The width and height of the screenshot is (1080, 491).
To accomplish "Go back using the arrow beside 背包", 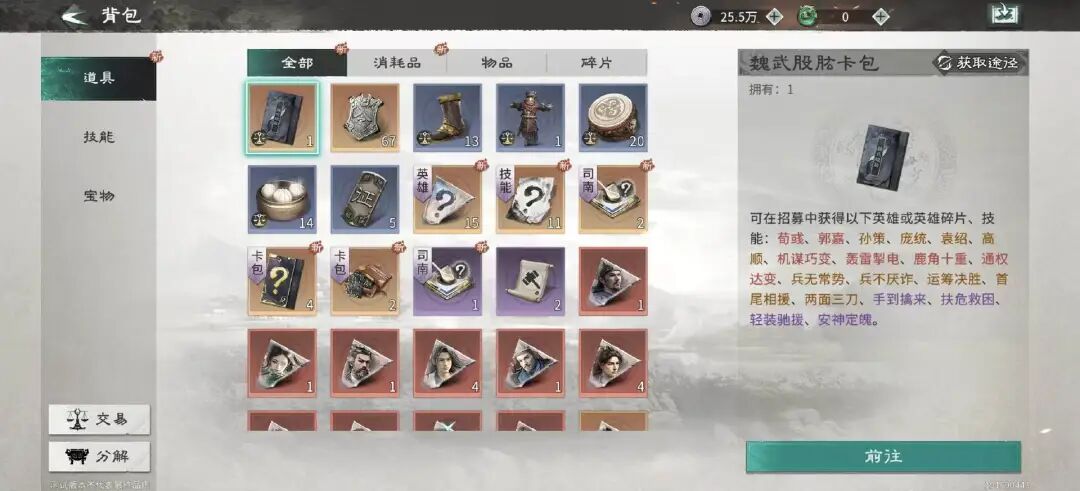I will coord(73,16).
